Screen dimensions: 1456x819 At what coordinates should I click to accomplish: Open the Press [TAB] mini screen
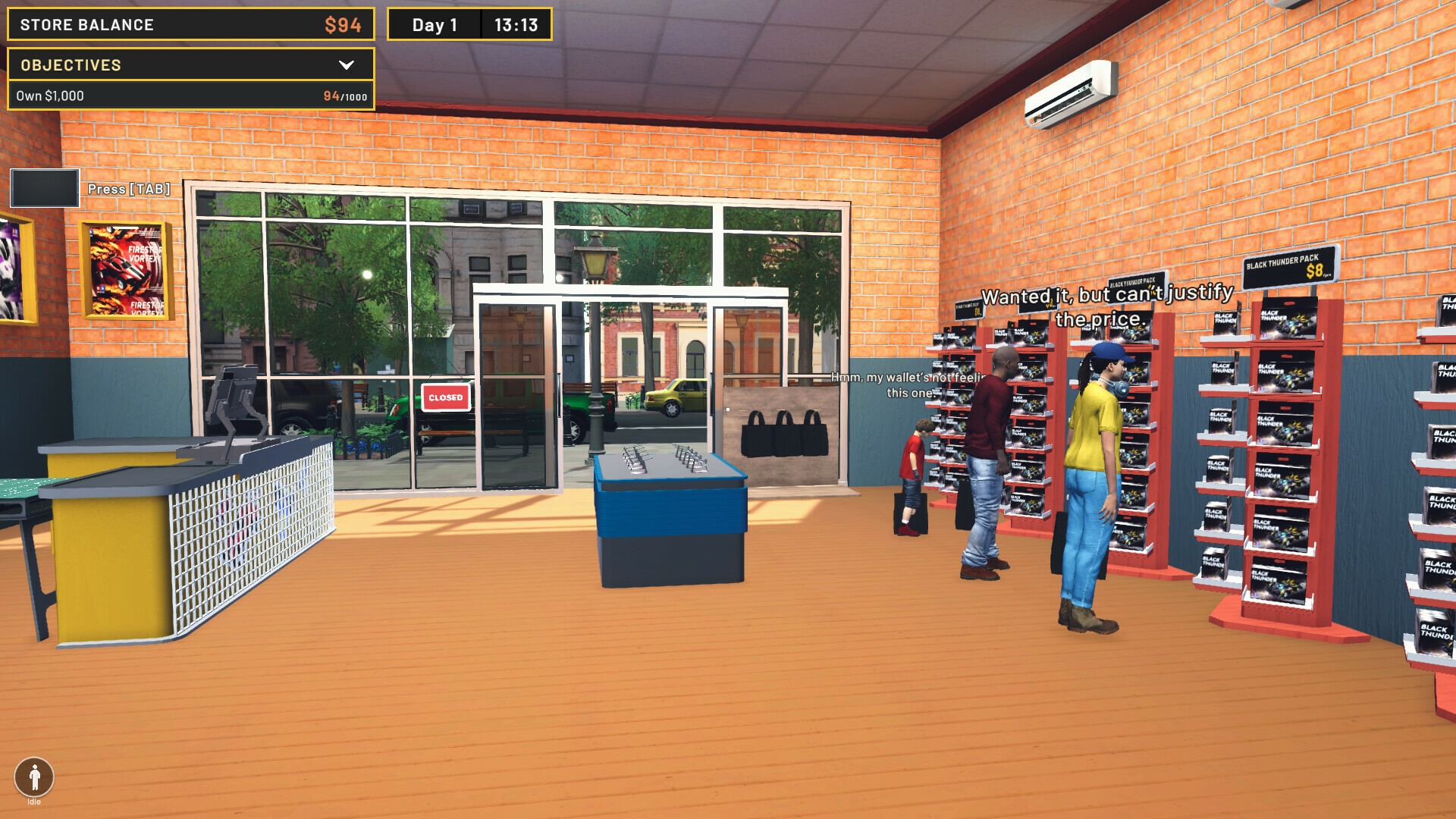click(x=44, y=187)
